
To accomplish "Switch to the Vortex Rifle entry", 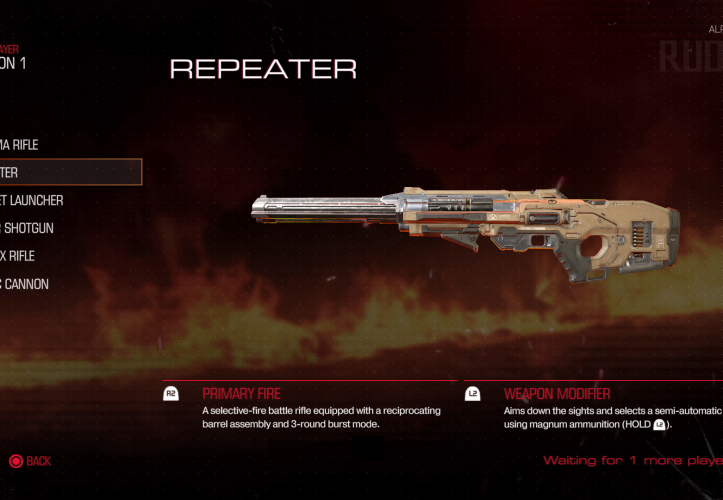I will point(25,256).
